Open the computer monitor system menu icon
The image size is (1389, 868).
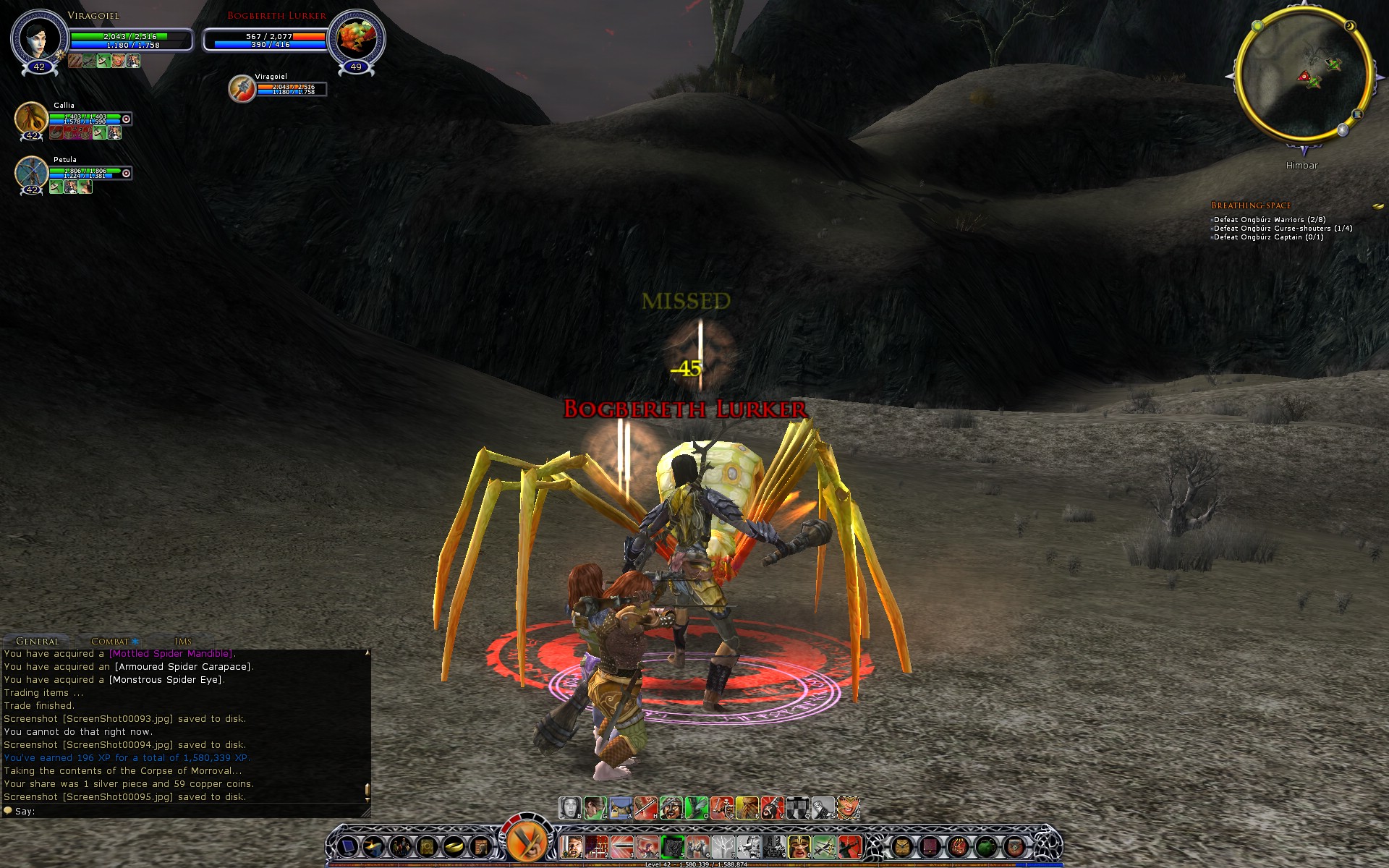point(348,846)
